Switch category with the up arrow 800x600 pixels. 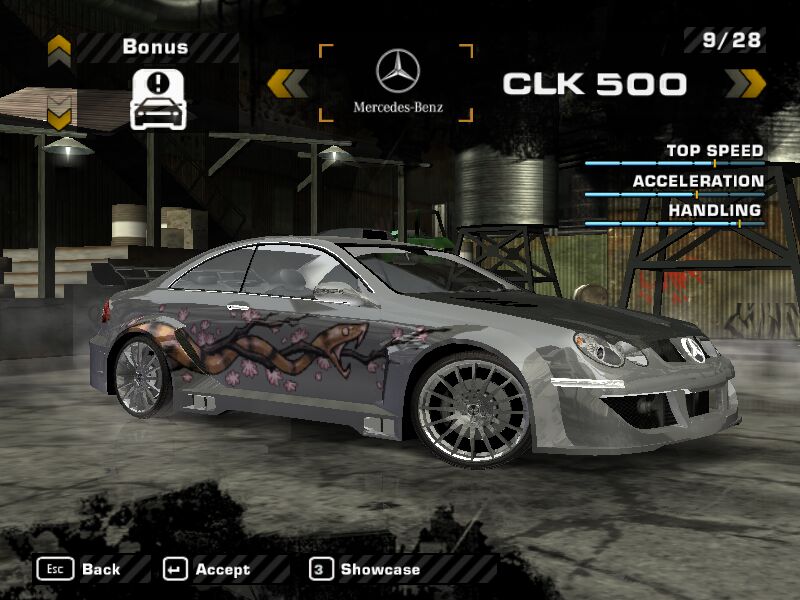click(59, 47)
